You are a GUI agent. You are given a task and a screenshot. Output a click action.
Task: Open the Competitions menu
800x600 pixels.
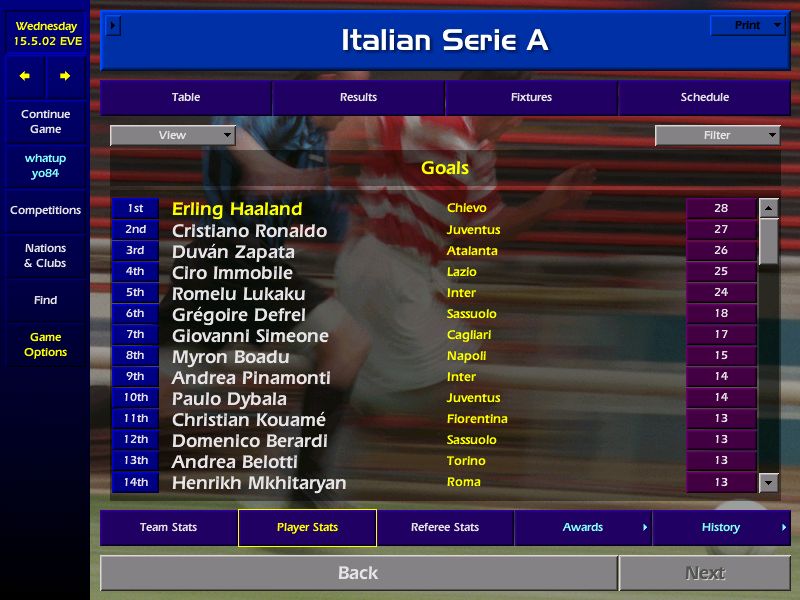45,210
